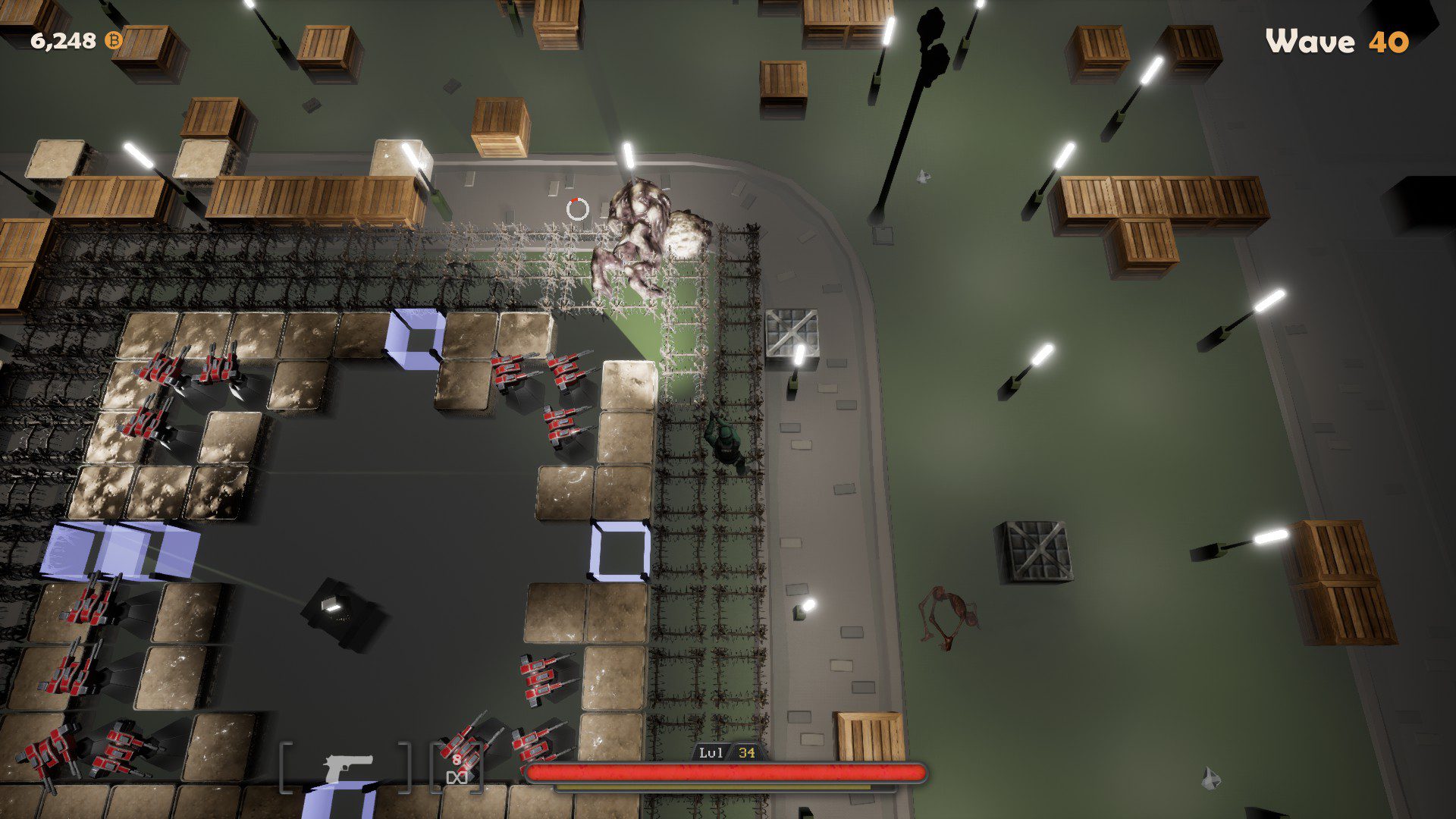Click the red health bar
The image size is (1456, 819).
(x=726, y=773)
